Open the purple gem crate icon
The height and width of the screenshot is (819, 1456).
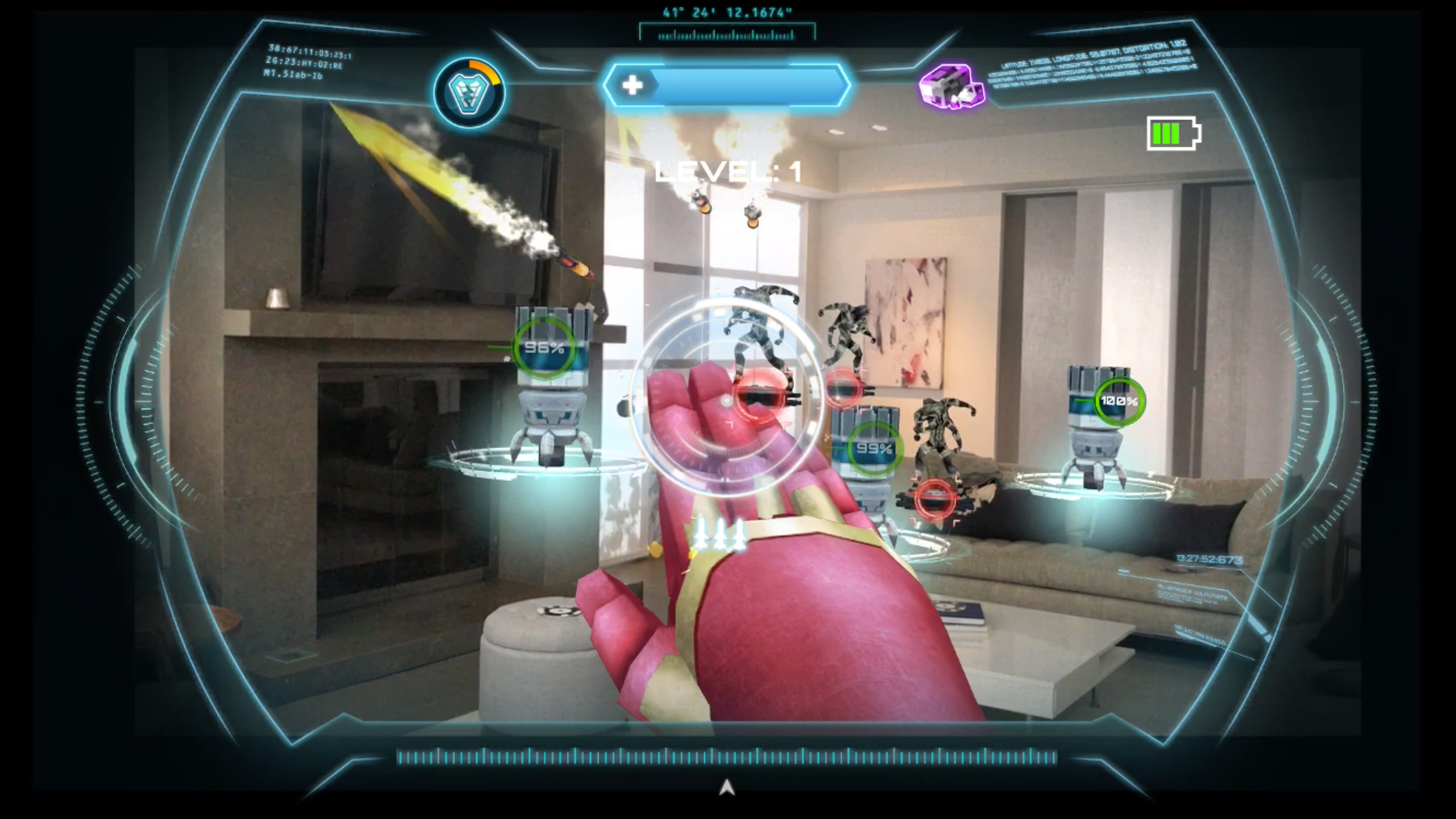(951, 86)
